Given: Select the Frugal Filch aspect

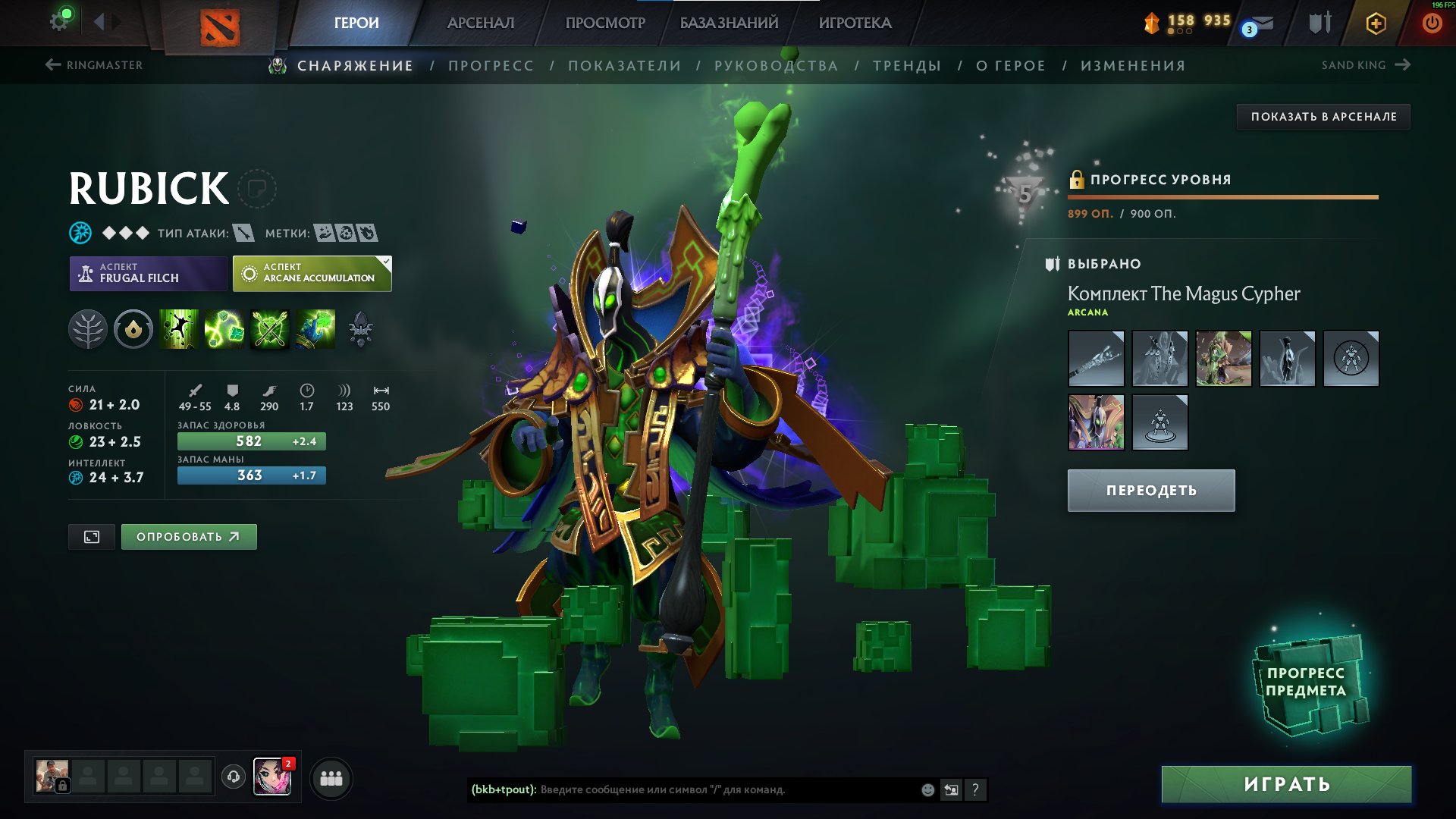Looking at the screenshot, I should pyautogui.click(x=148, y=273).
